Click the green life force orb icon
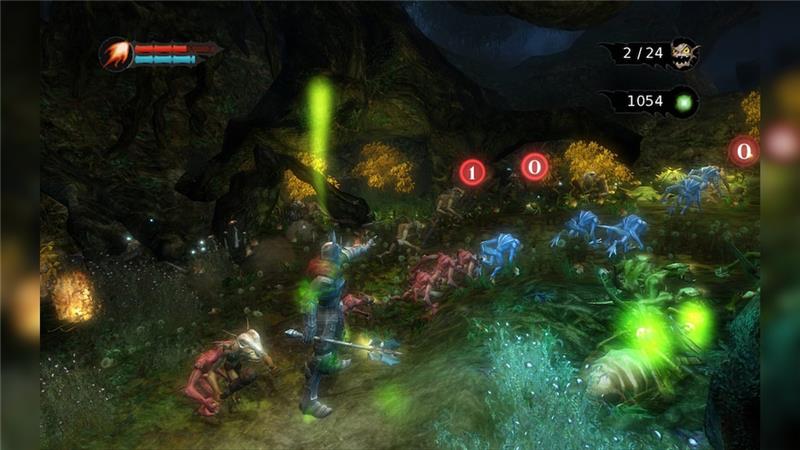800x450 pixels. coord(684,101)
